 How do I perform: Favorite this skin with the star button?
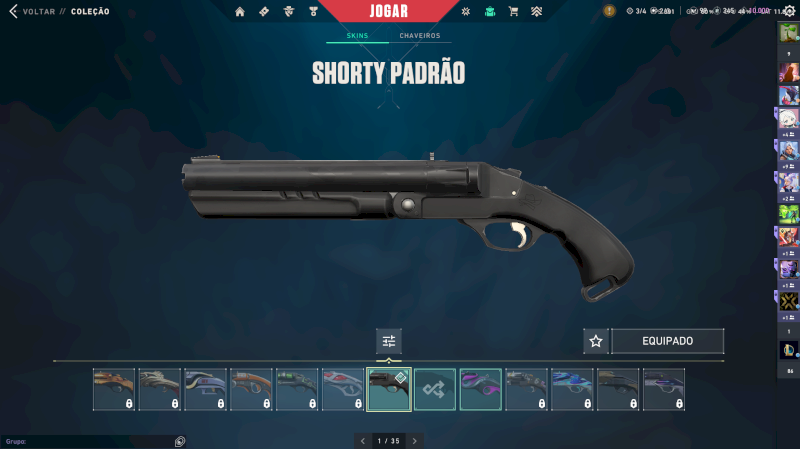coord(596,341)
